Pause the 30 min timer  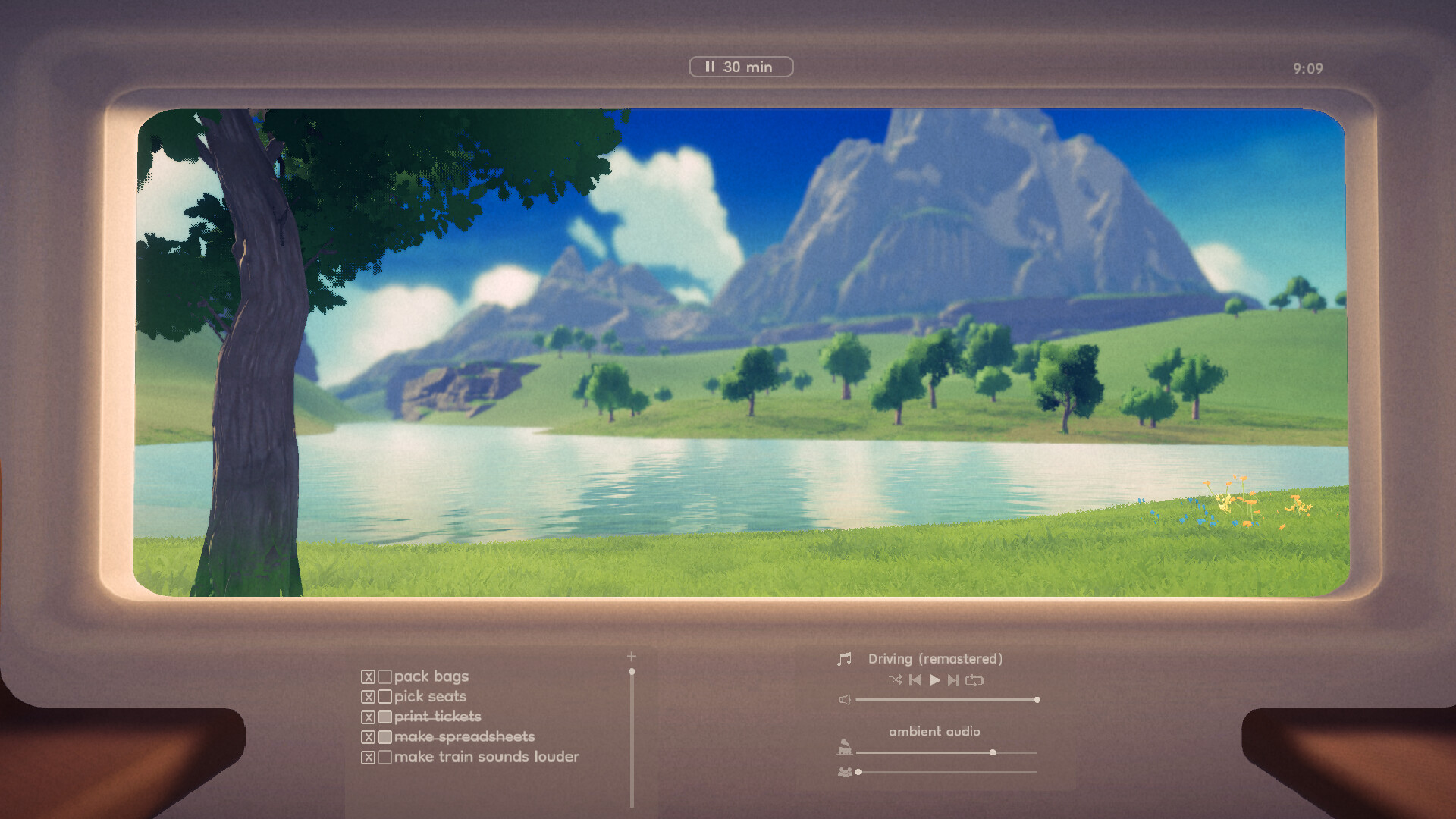point(711,67)
